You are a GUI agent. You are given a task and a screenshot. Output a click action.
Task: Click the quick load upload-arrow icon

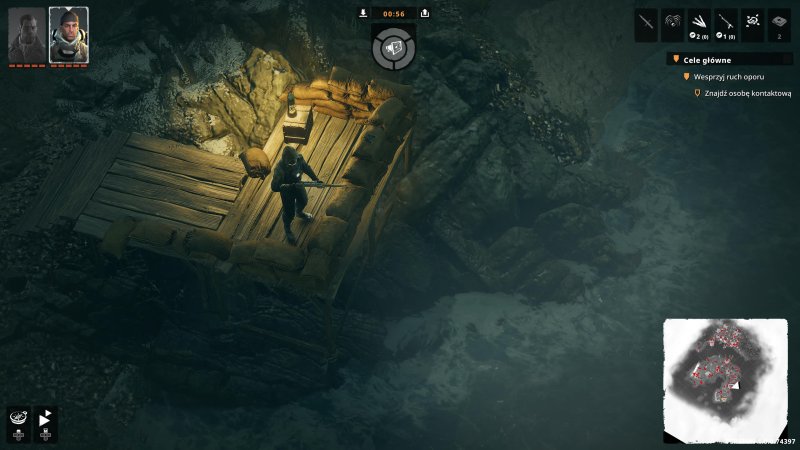coord(425,13)
